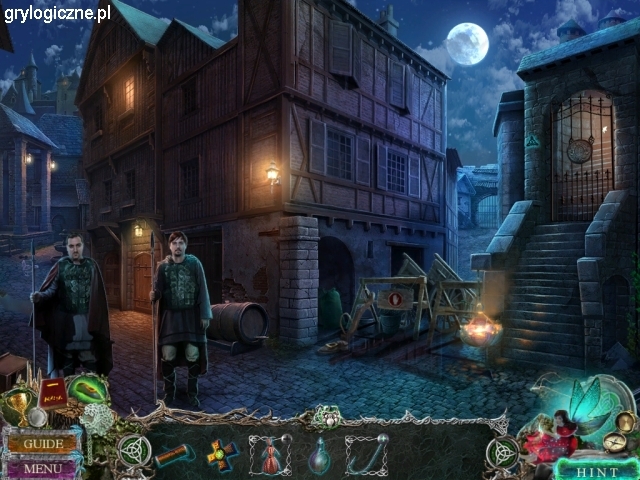640x480 pixels.
Task: Click the green feather emblem
Action: coord(87,387)
